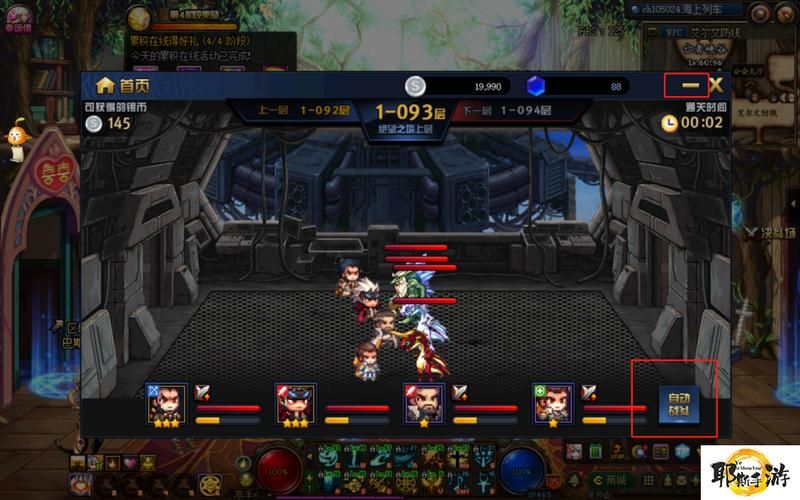
Task: Select the three-star red-capped hero portrait
Action: [296, 402]
